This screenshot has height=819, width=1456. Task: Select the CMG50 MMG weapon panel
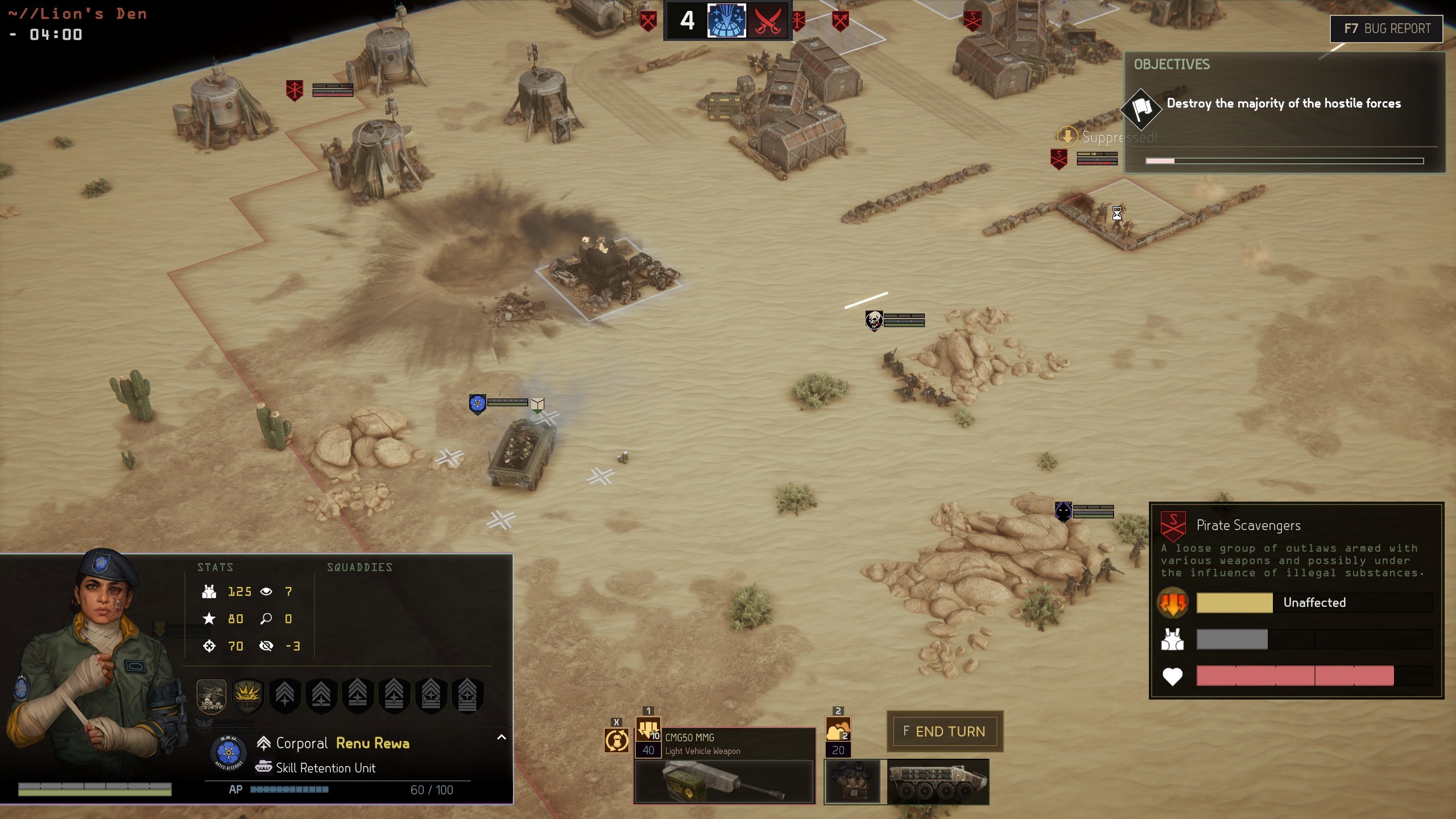click(725, 765)
